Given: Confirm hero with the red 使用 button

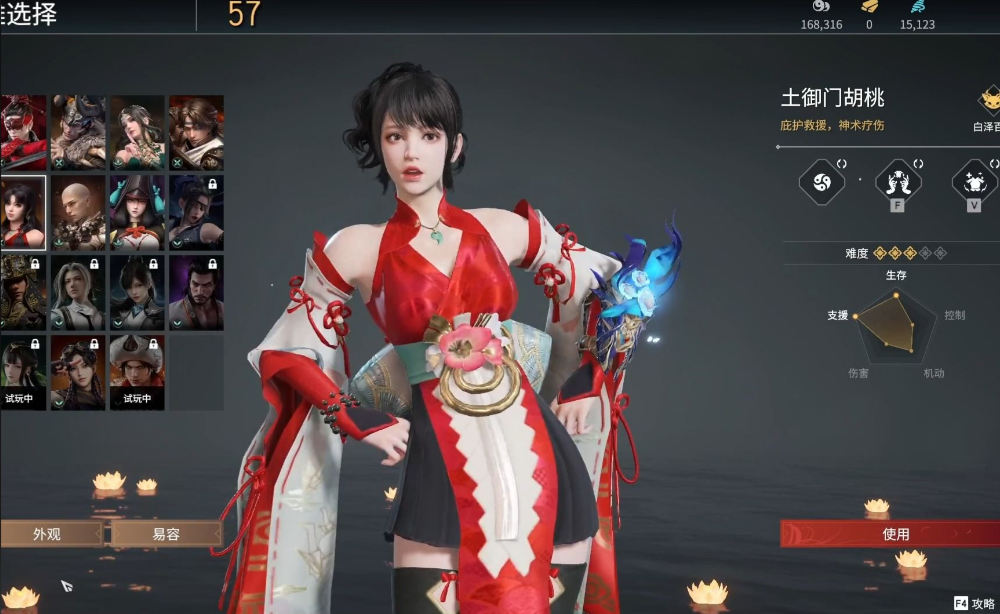Looking at the screenshot, I should click(895, 534).
